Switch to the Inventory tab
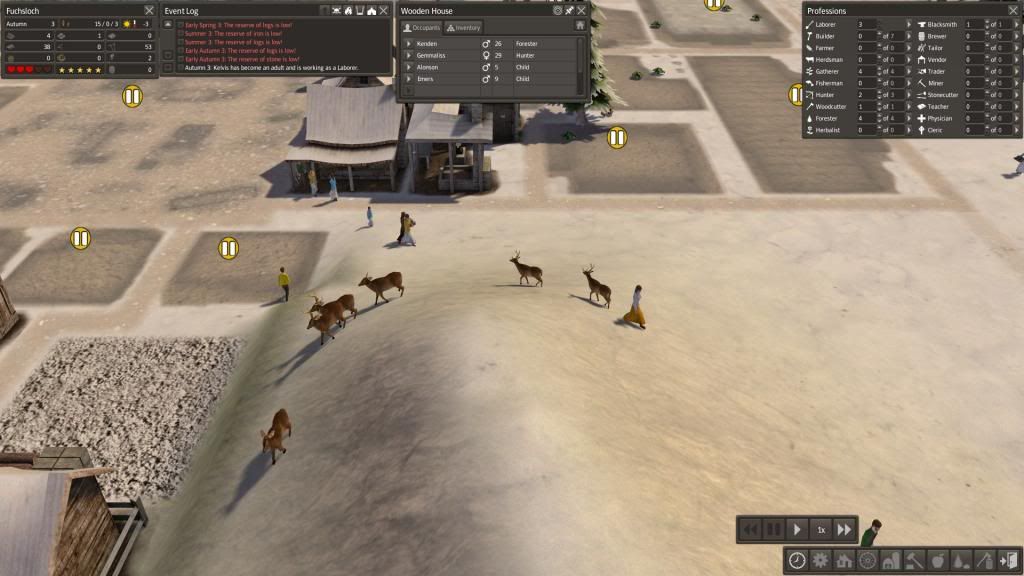 464,27
